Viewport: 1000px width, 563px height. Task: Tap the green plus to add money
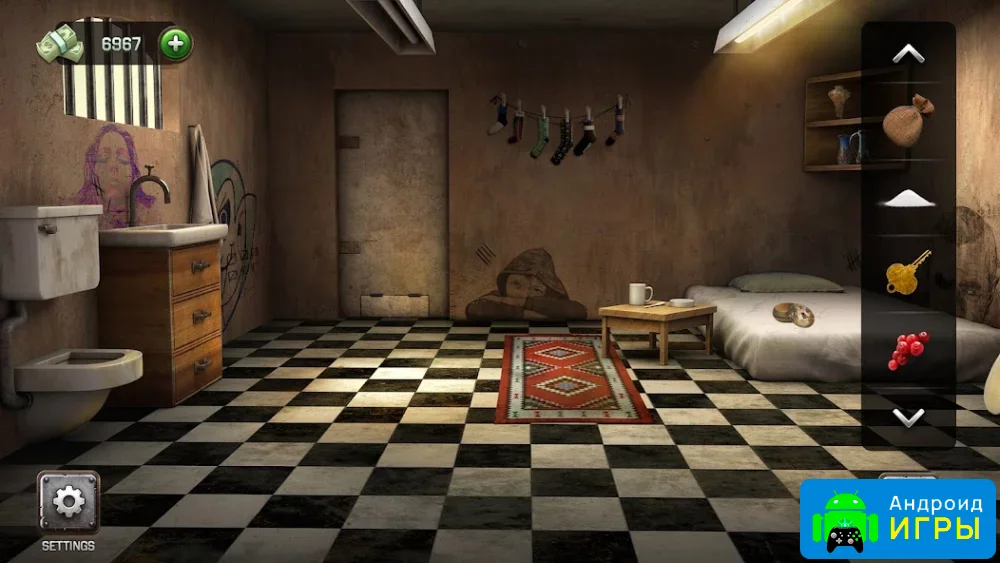point(176,44)
